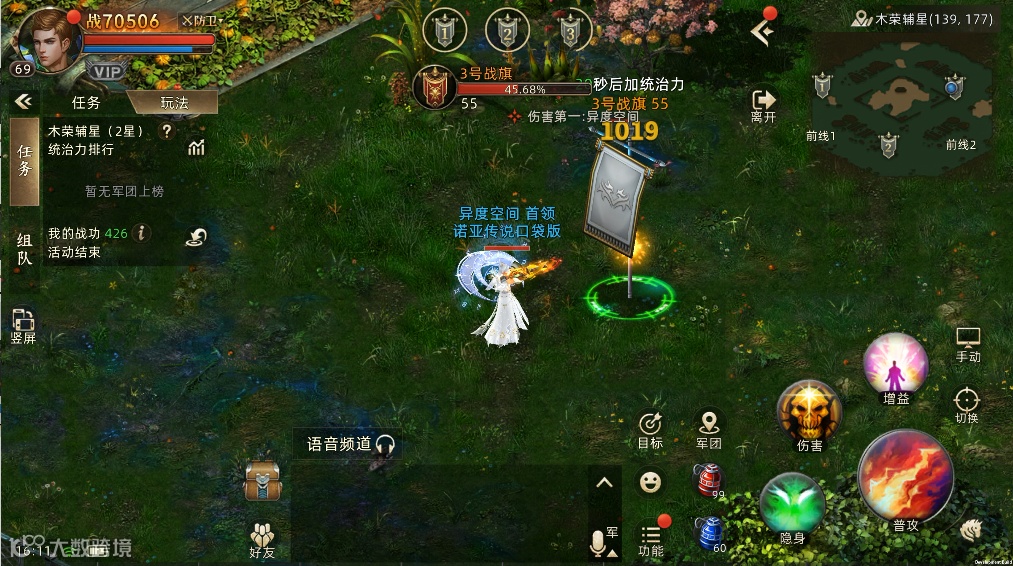This screenshot has width=1013, height=566.
Task: Open the 功能 function menu
Action: 651,541
